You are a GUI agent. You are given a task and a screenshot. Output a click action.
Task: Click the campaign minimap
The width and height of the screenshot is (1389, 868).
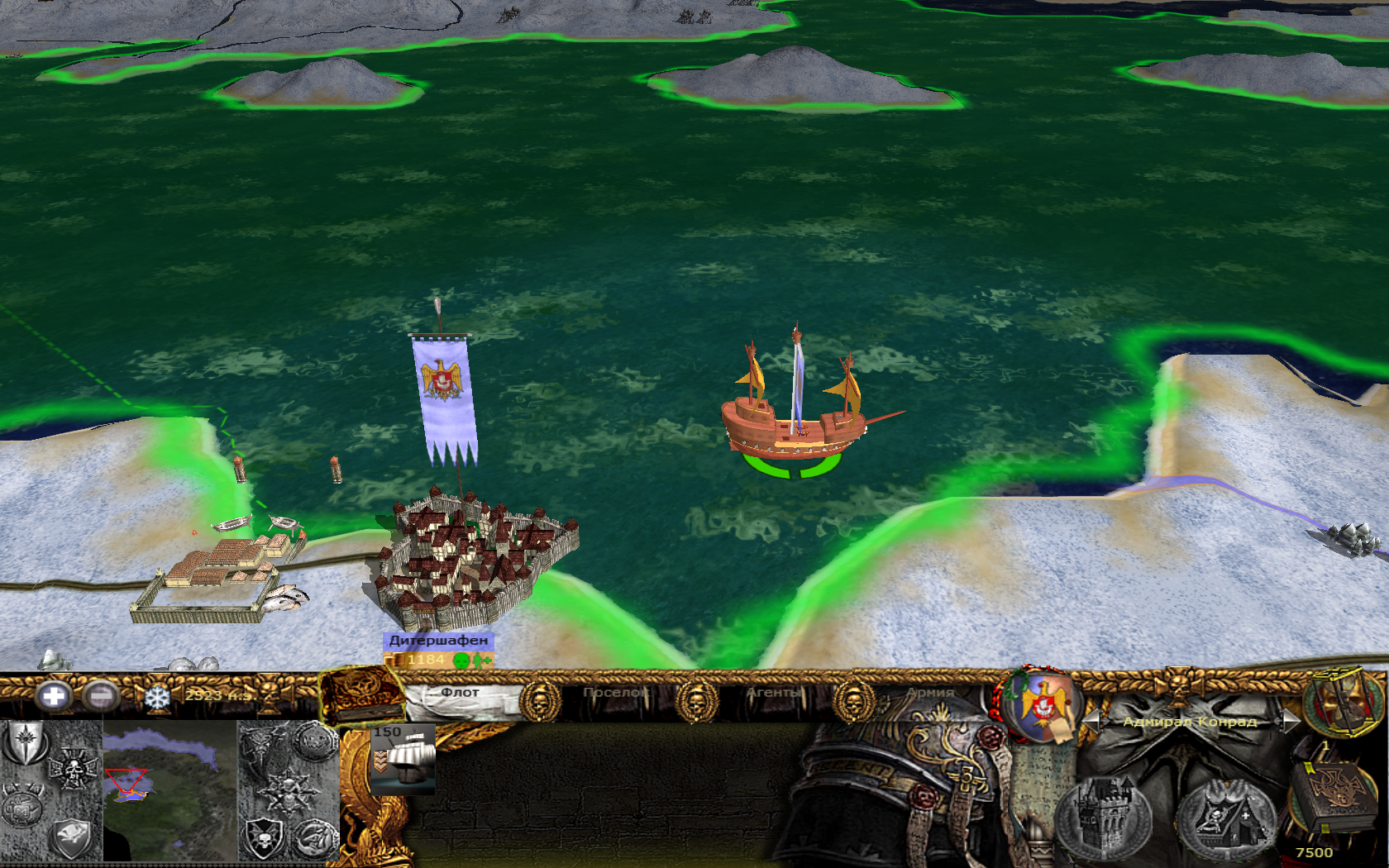pyautogui.click(x=169, y=789)
